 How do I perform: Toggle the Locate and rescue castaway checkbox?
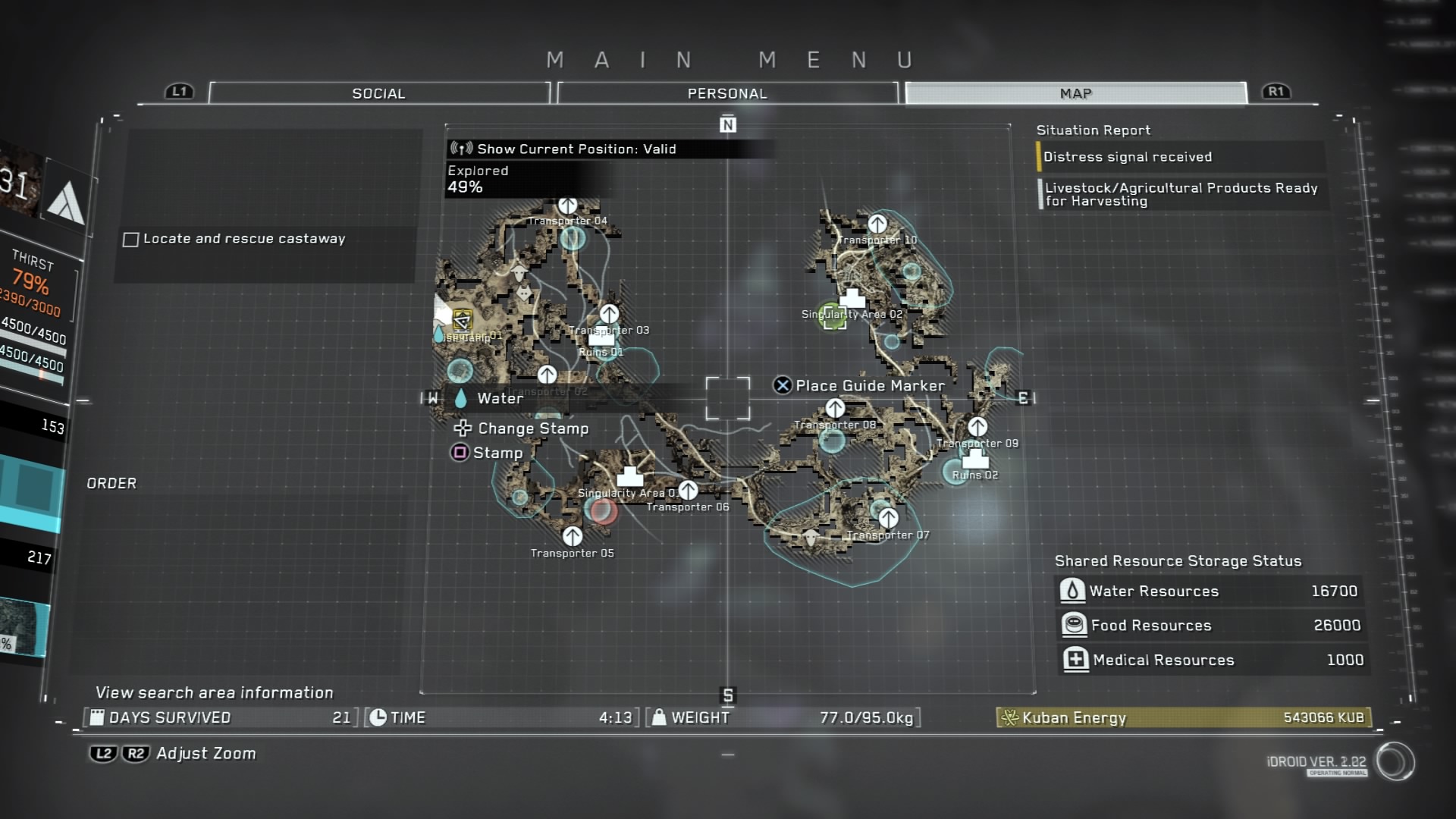[x=131, y=240]
